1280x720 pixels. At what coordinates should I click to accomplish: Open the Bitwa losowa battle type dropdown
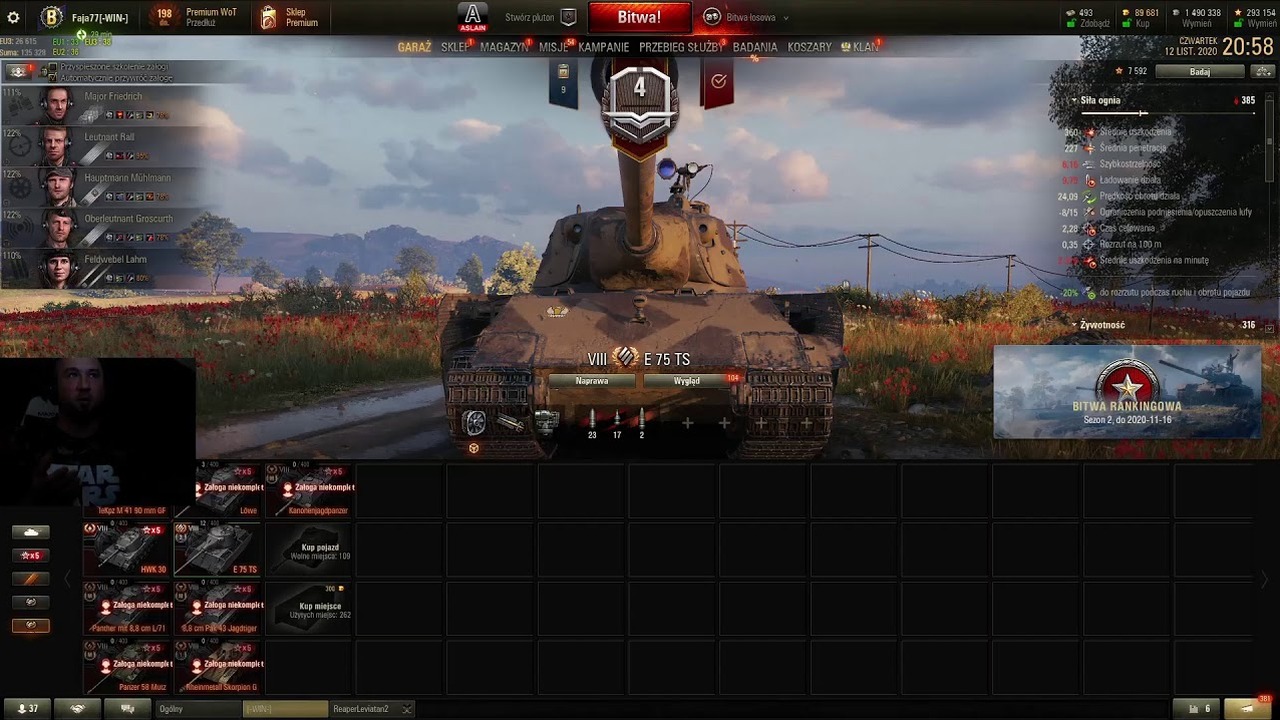pyautogui.click(x=746, y=17)
